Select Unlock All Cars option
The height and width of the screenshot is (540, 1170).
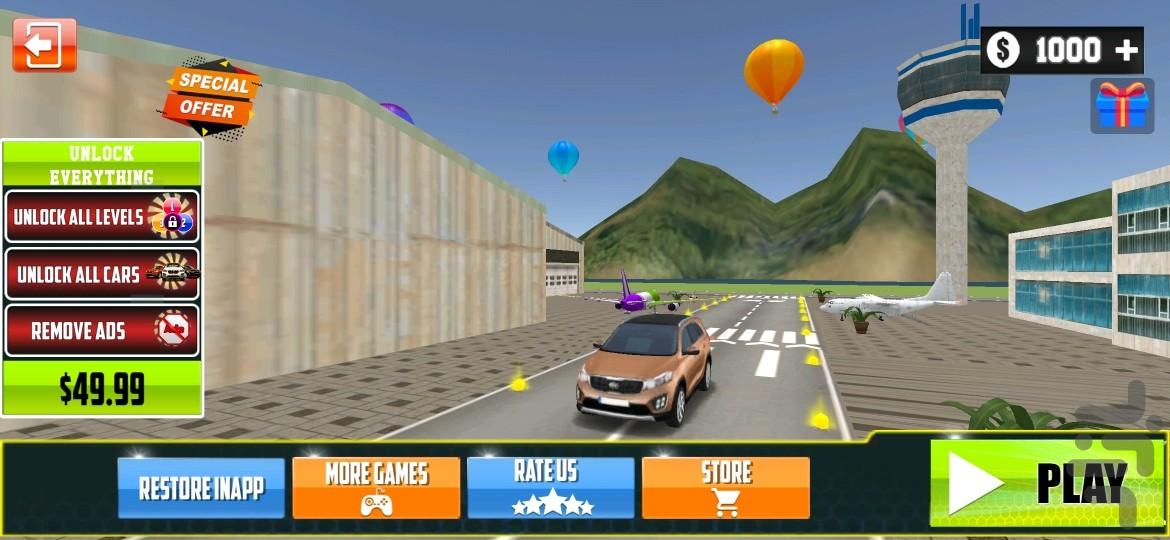pyautogui.click(x=102, y=273)
